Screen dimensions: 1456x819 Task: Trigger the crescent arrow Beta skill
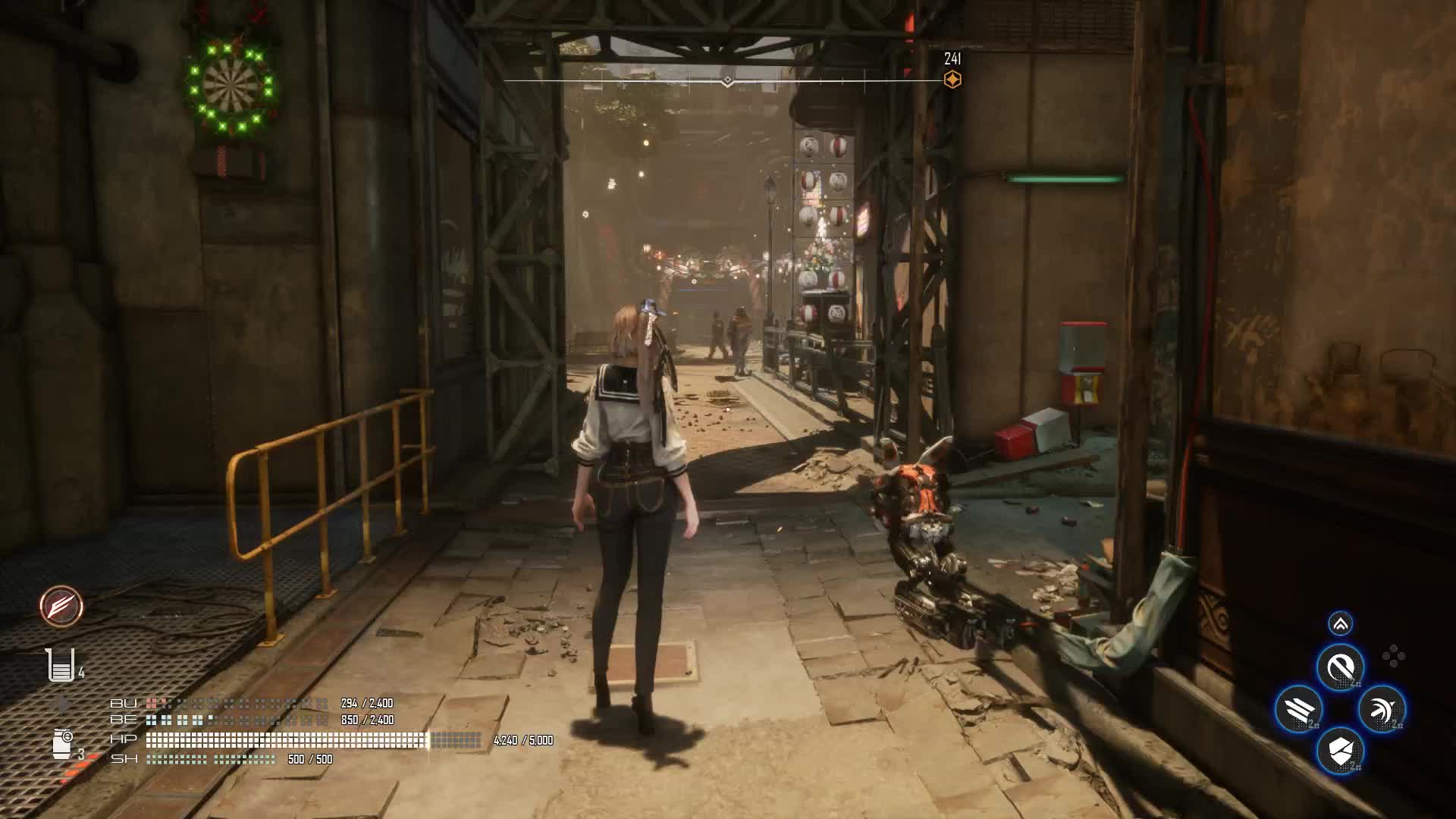(x=1382, y=710)
